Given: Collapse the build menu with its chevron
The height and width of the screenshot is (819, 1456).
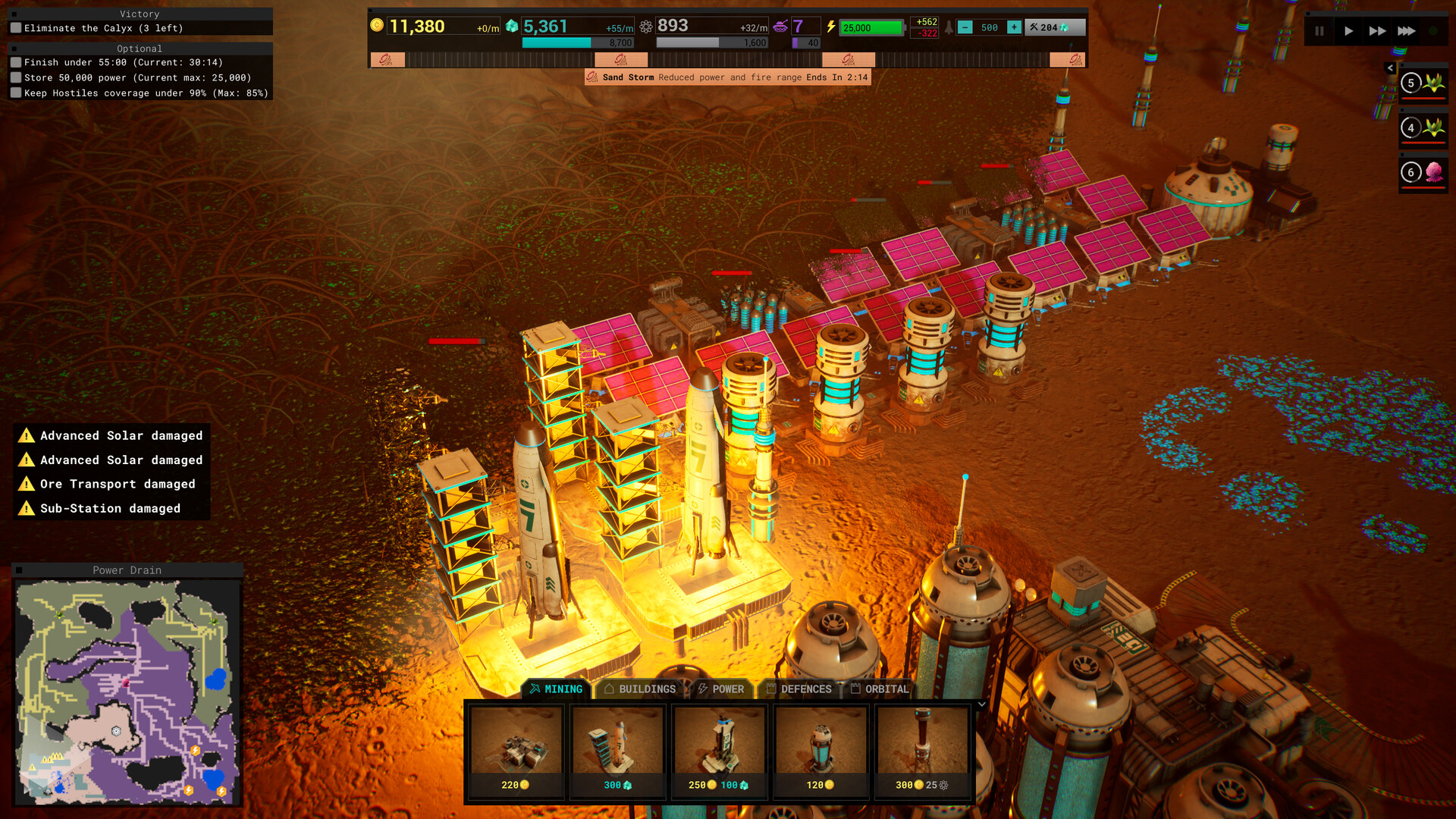Looking at the screenshot, I should (981, 704).
